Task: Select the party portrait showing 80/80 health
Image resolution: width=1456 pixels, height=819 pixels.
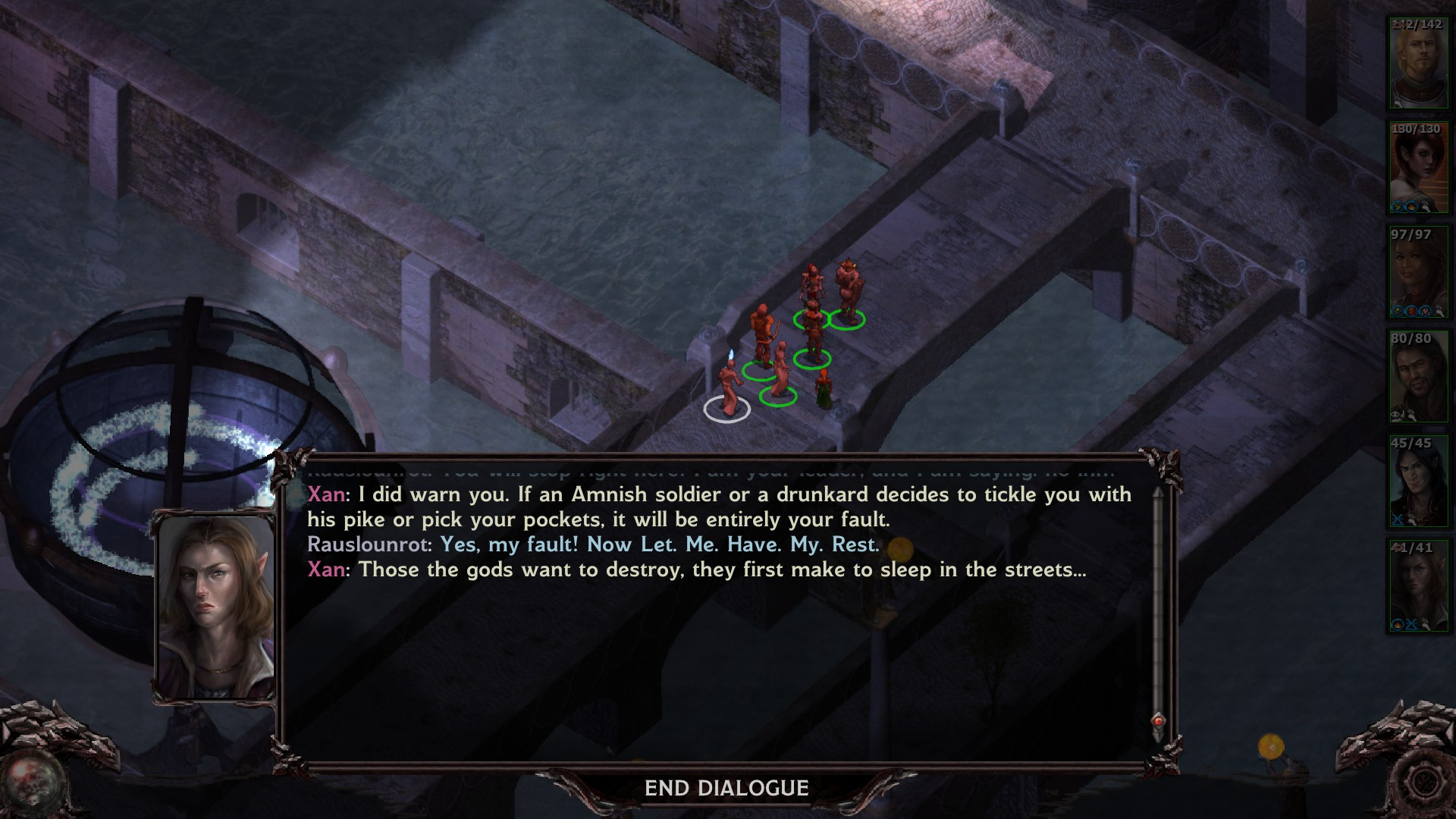Action: point(1417,377)
